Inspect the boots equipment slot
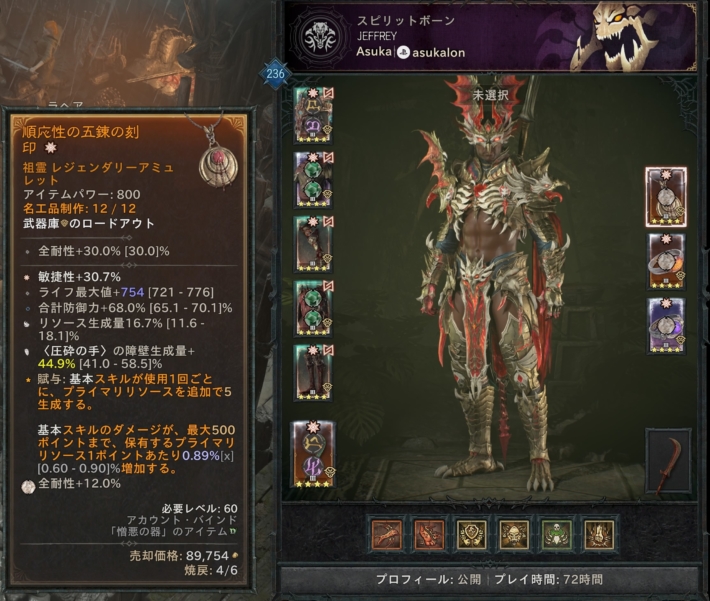 click(313, 372)
